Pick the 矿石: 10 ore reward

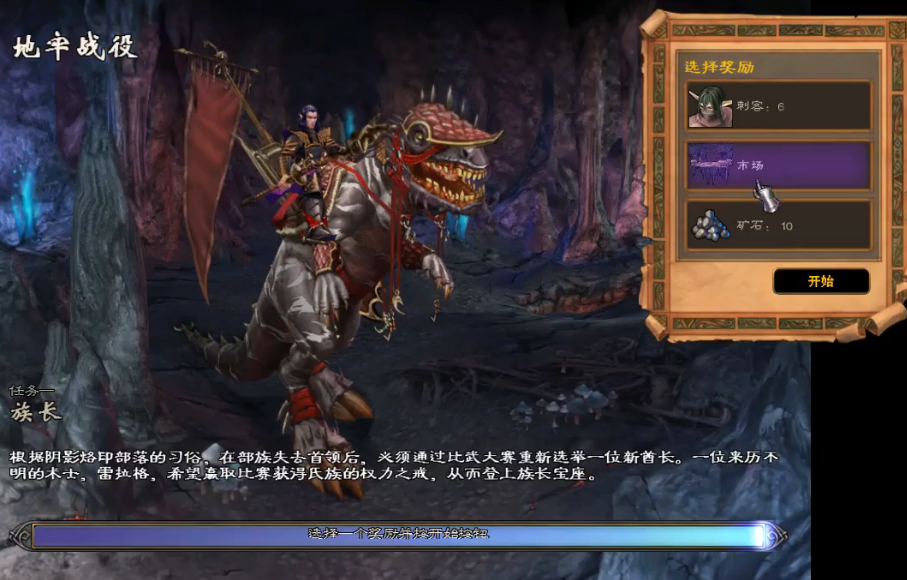click(777, 225)
